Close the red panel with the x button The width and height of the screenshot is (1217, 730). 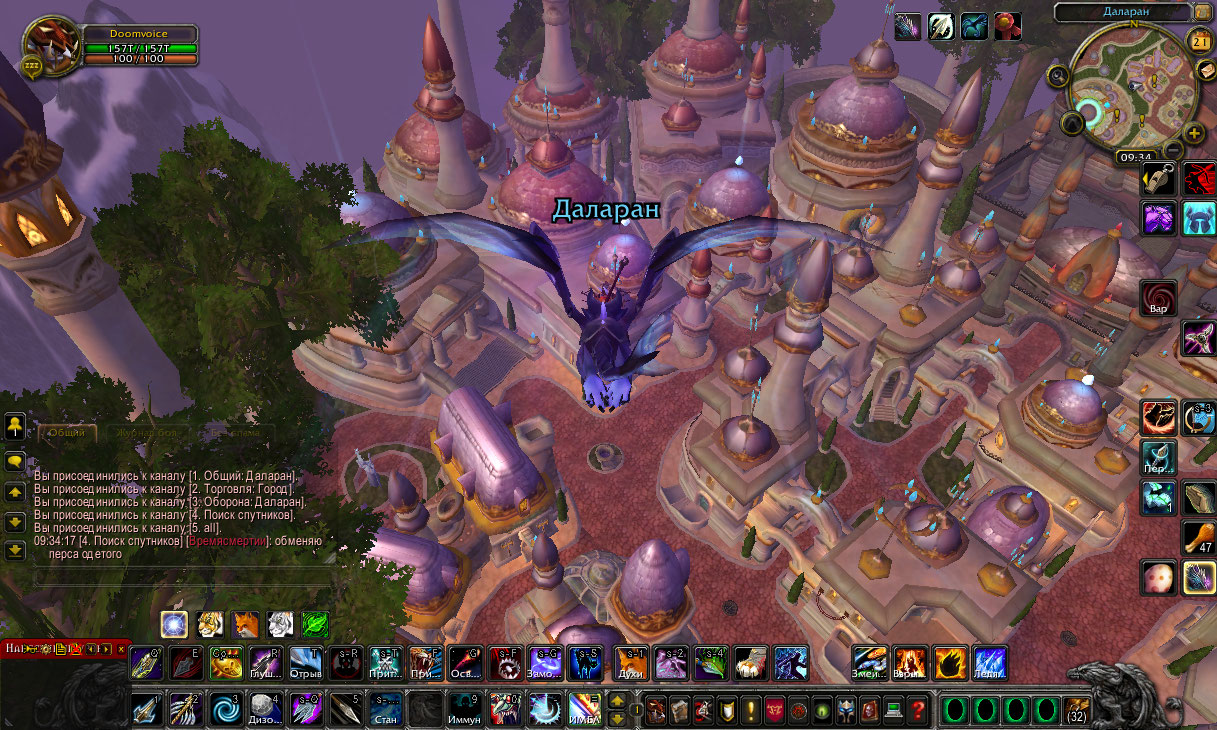coord(121,649)
